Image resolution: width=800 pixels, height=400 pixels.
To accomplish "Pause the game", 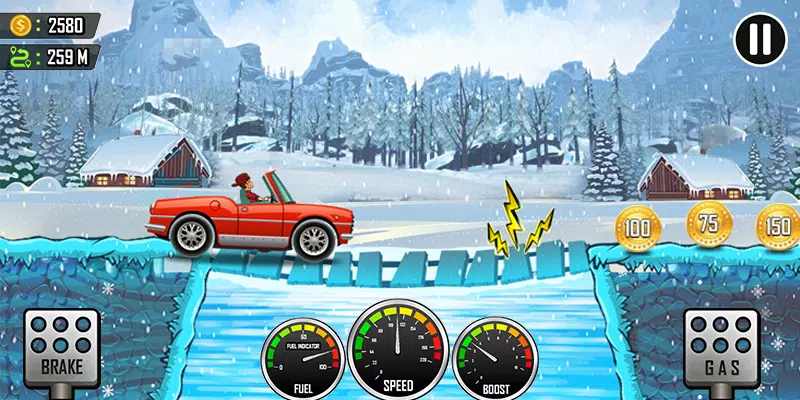I will coord(759,40).
